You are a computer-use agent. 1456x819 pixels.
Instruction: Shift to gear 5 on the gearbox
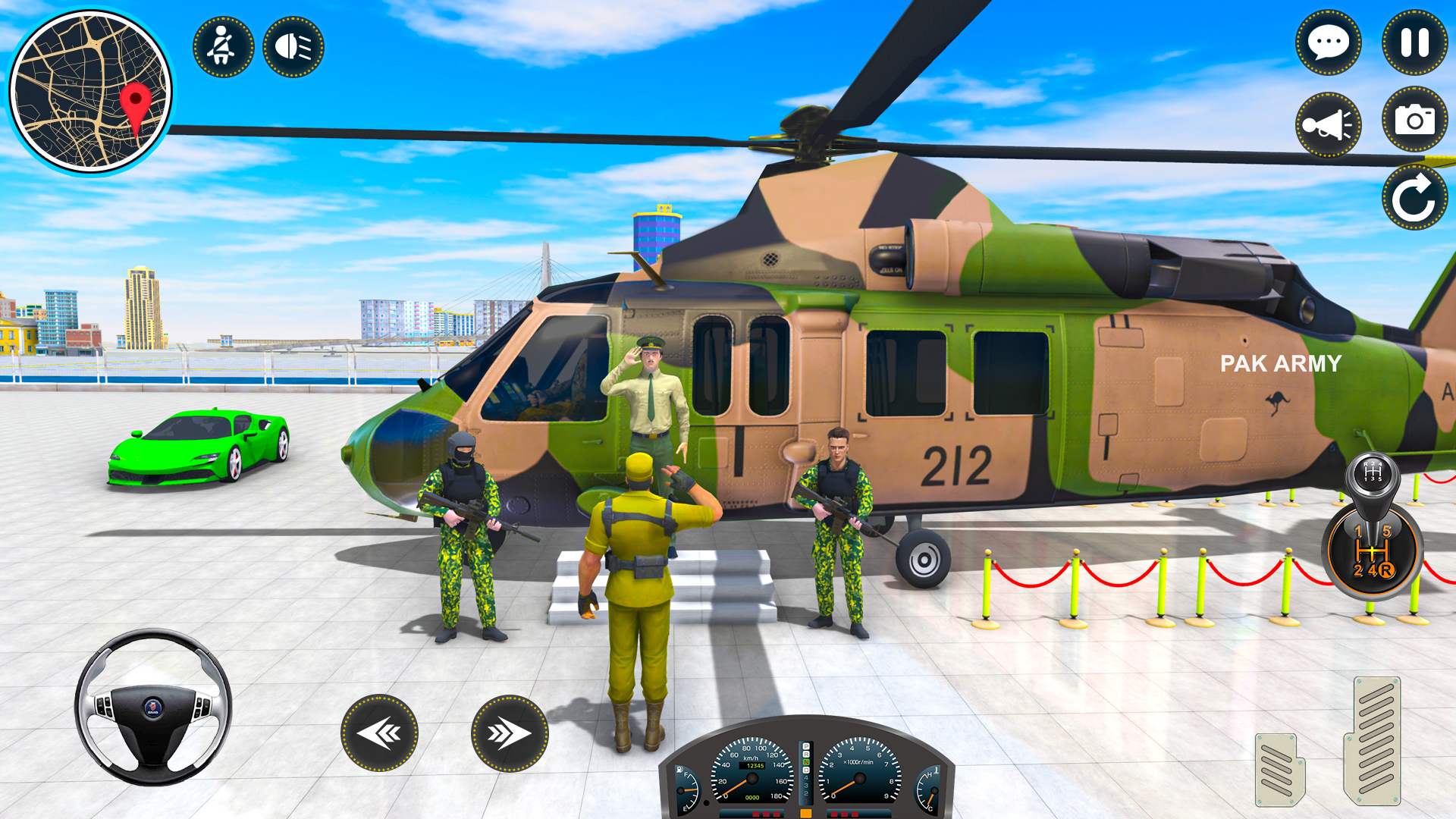[x=1387, y=531]
